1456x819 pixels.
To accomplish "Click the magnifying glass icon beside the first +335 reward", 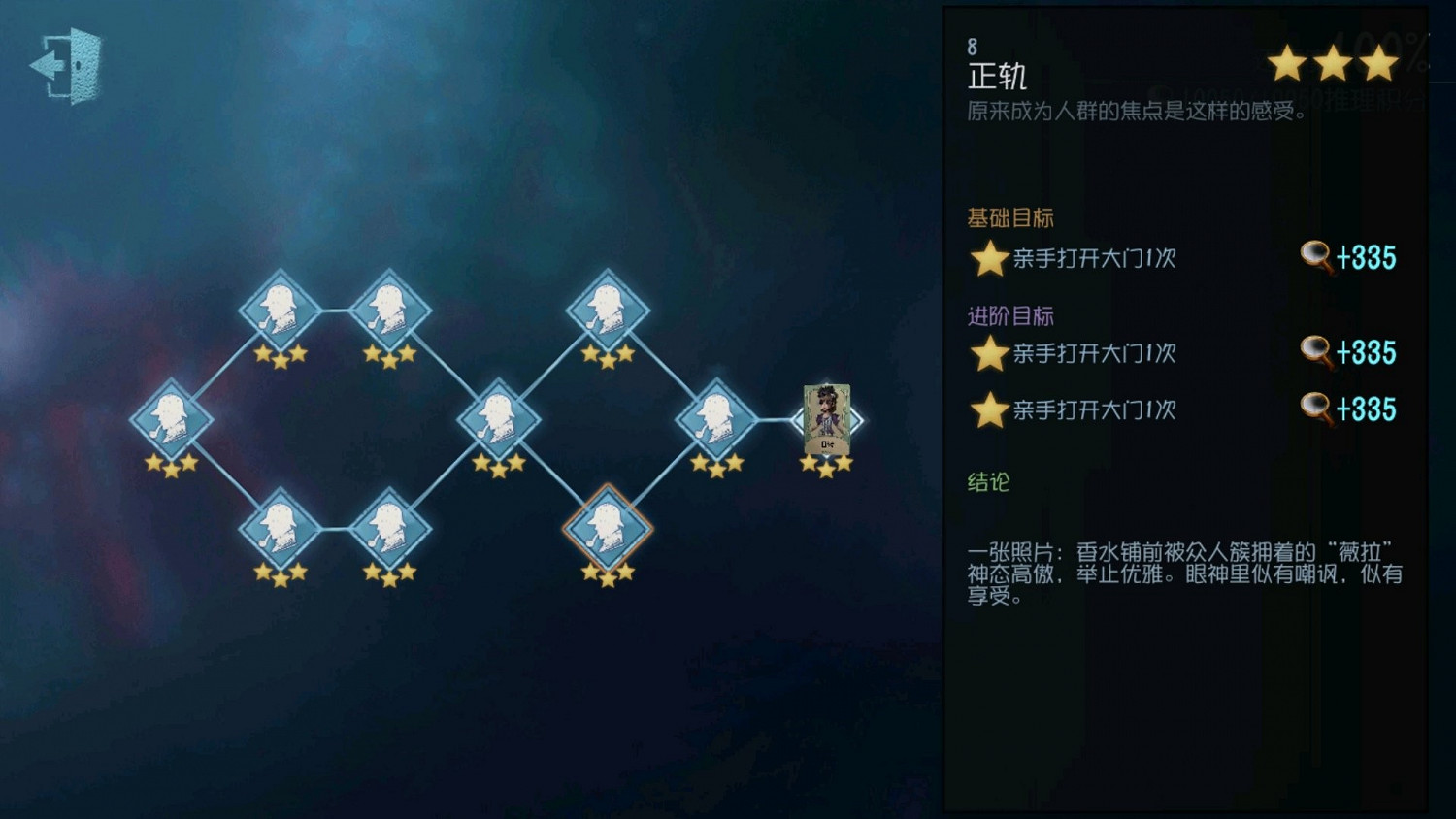I will [1316, 257].
